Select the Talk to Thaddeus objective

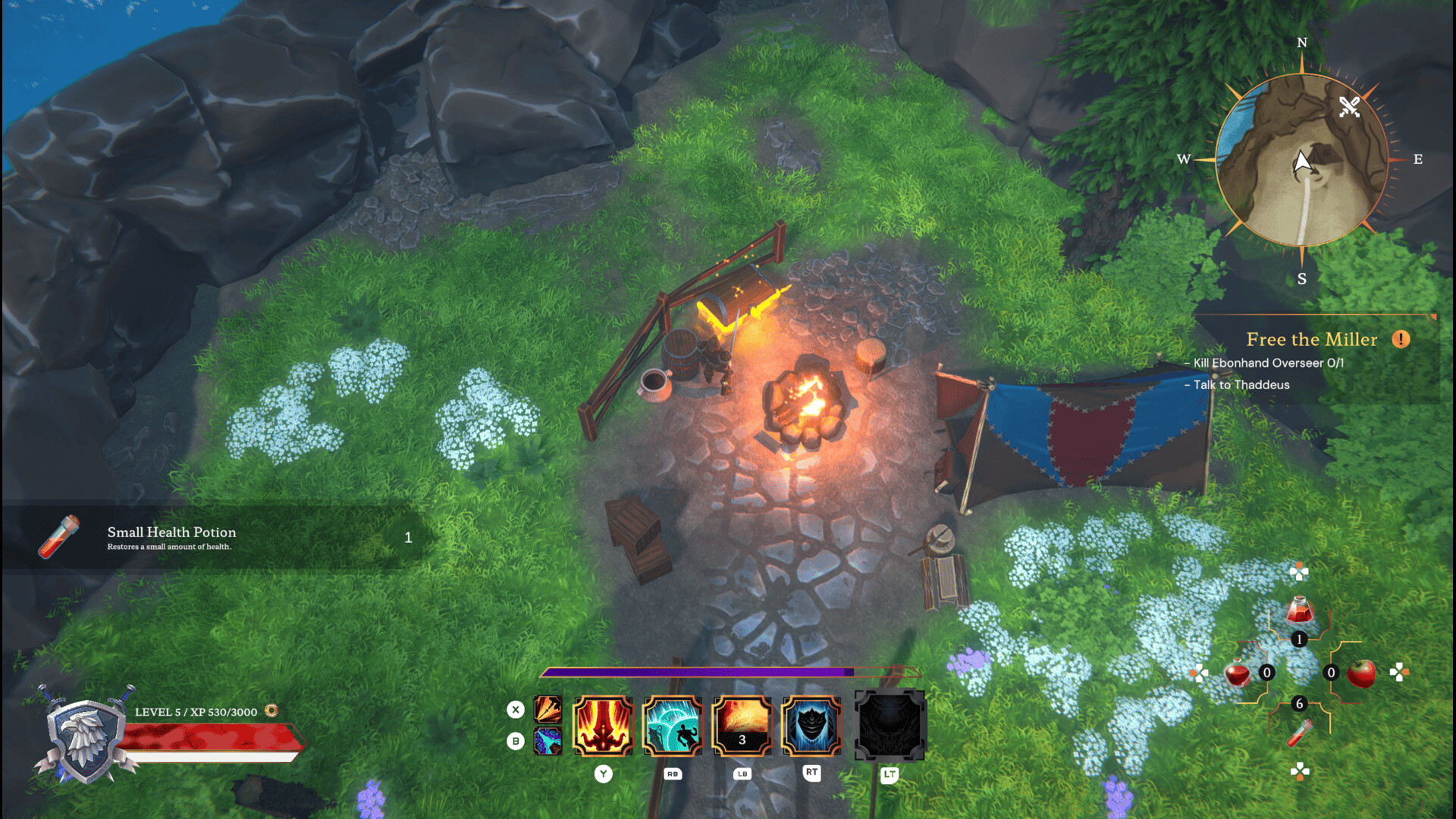pos(1241,385)
